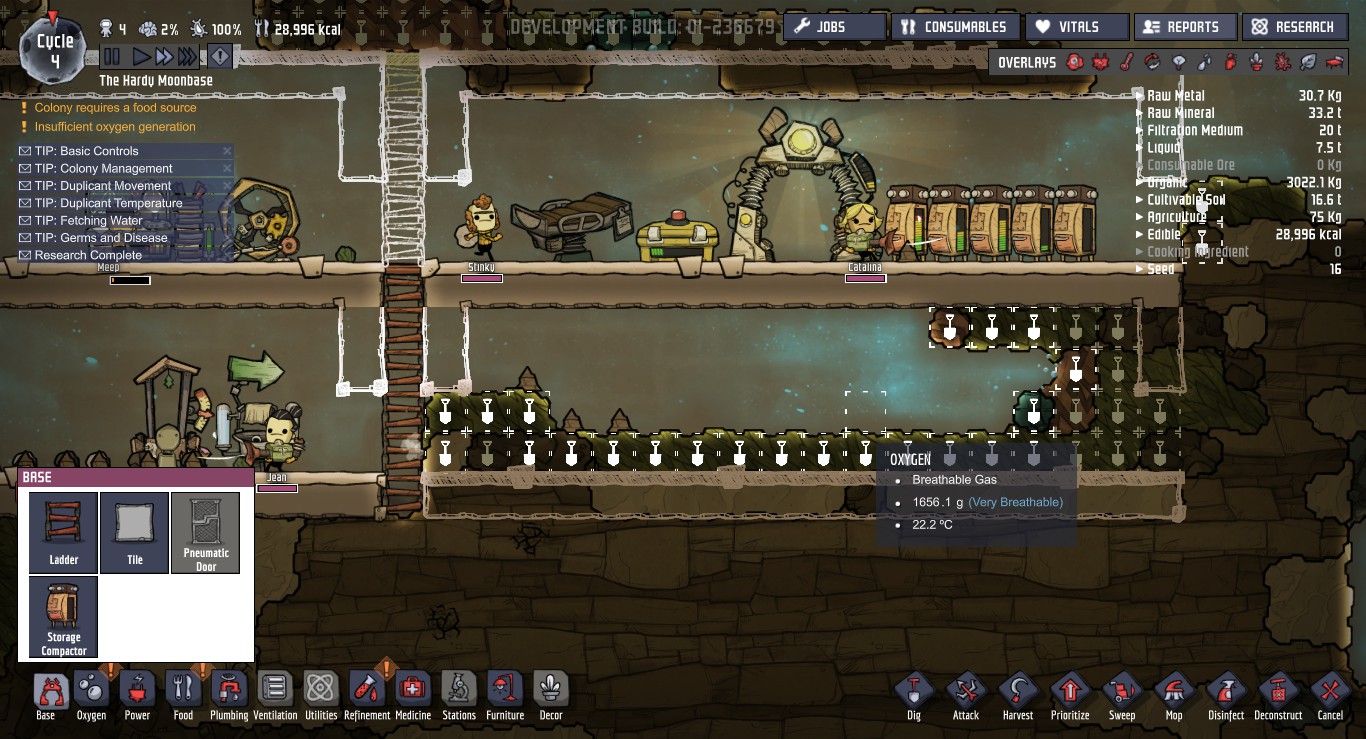Toggle the Temperature overlay

pos(1126,61)
